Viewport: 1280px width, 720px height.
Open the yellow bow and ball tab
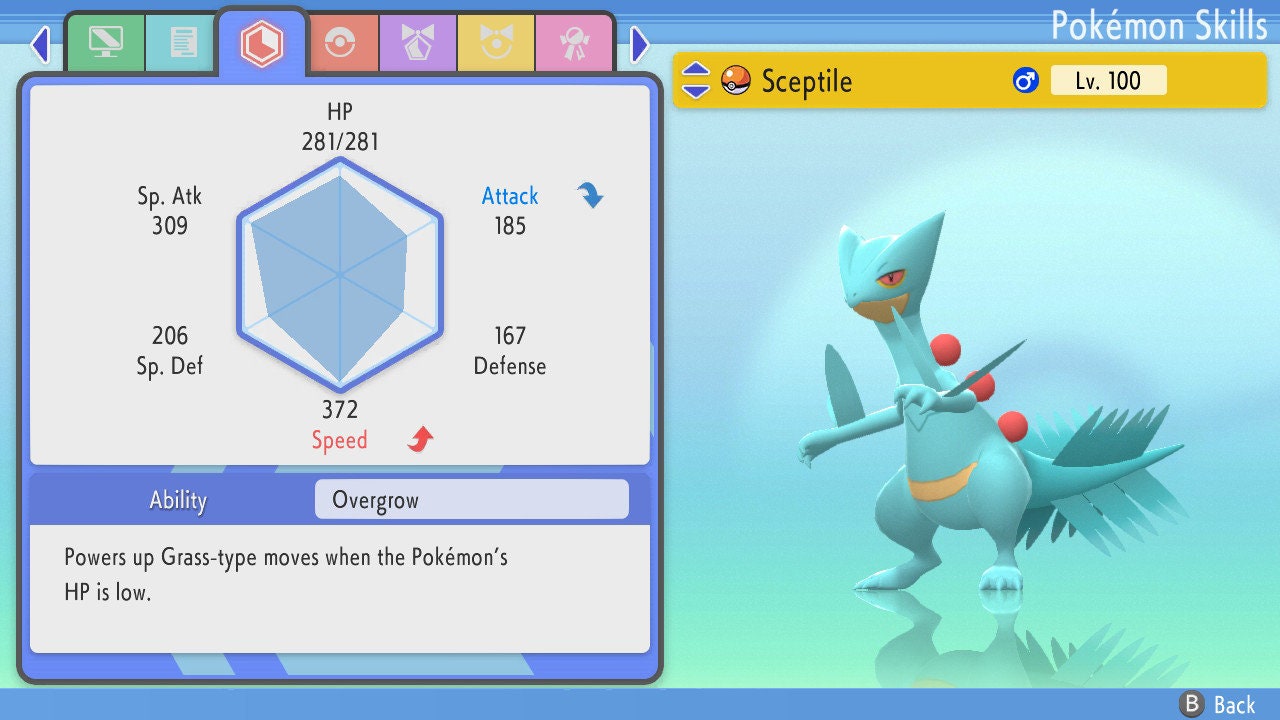[495, 43]
